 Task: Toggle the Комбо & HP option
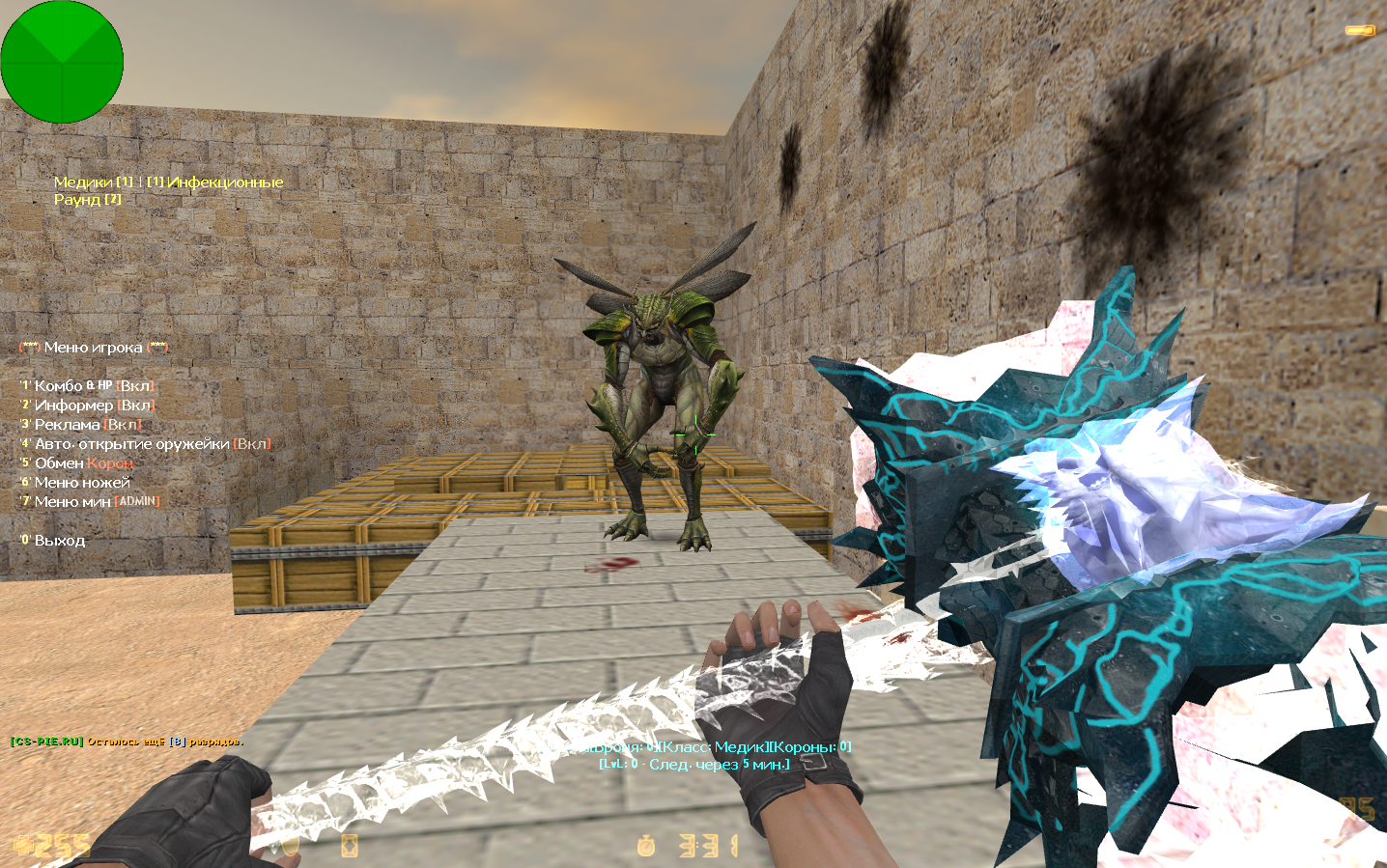(x=87, y=386)
